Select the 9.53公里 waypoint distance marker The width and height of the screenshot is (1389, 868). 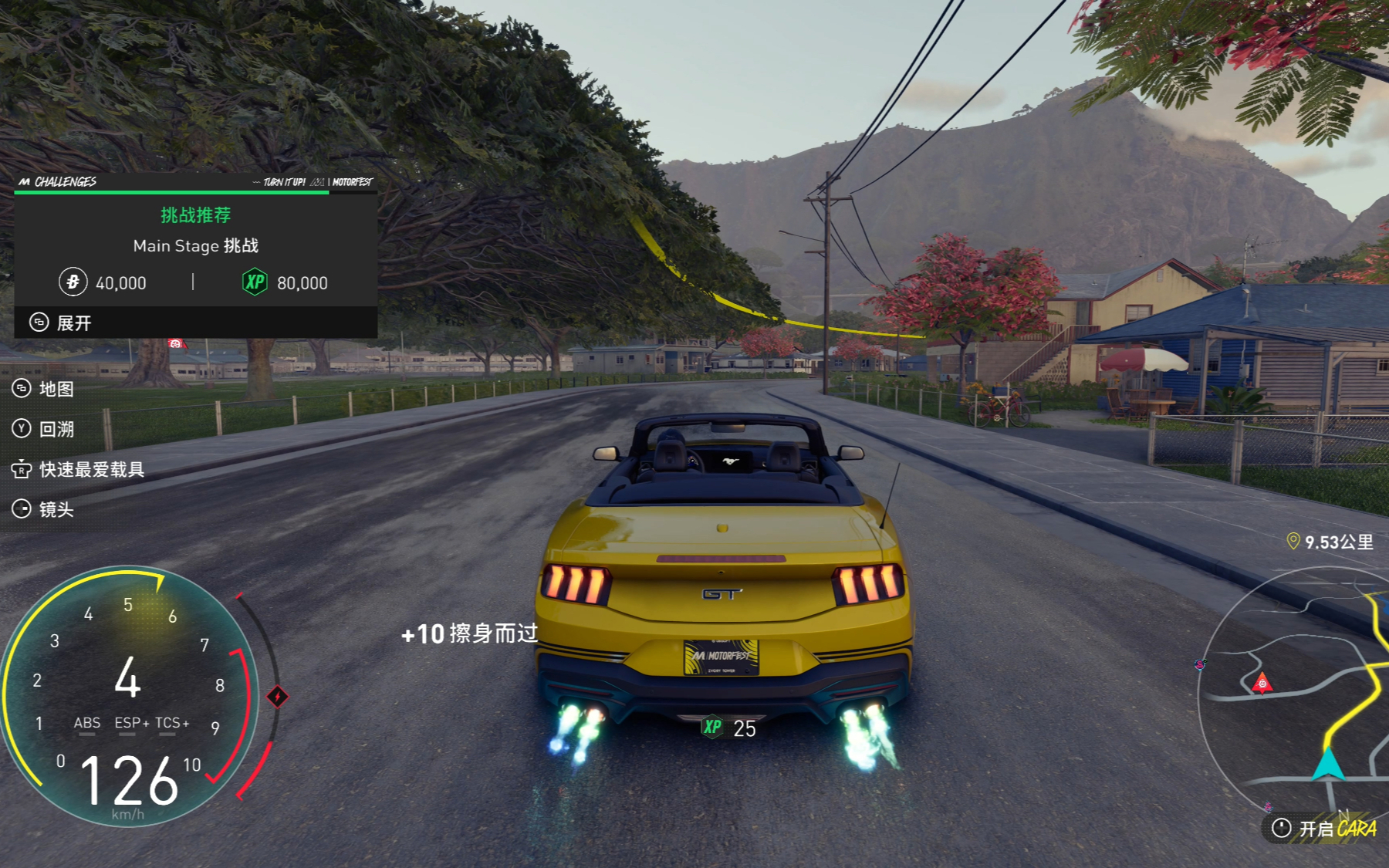point(1330,542)
